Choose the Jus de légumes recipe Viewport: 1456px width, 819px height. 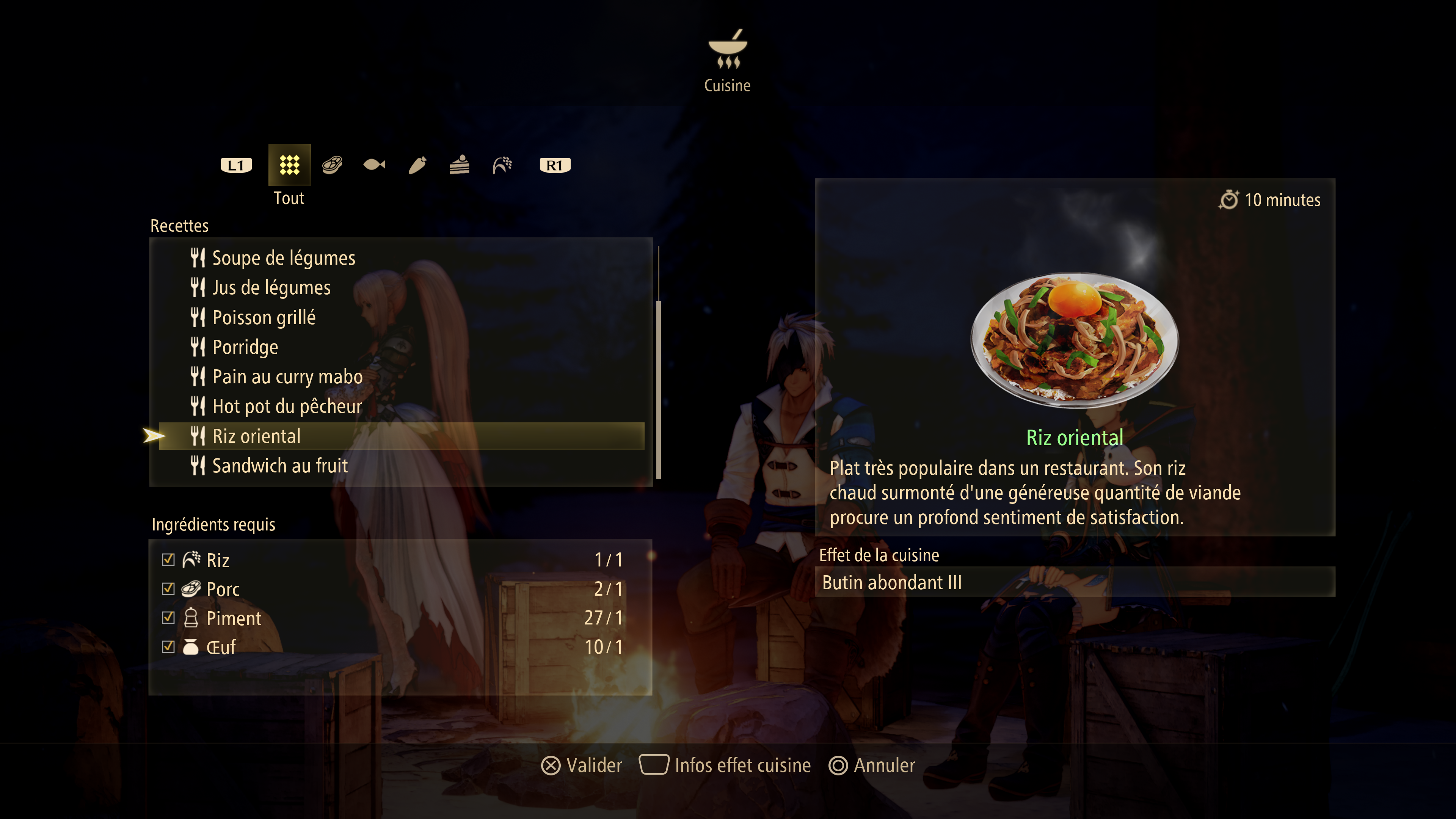tap(271, 288)
